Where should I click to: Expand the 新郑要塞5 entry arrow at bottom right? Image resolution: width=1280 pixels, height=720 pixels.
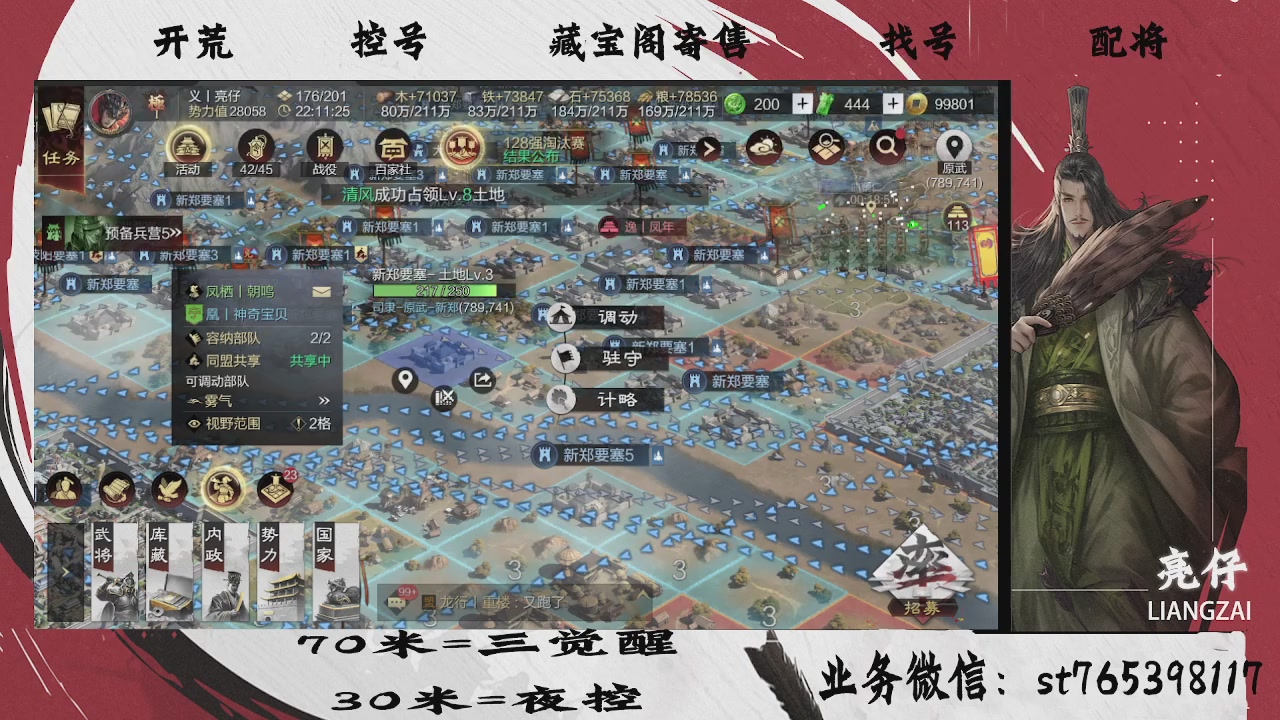(x=655, y=455)
